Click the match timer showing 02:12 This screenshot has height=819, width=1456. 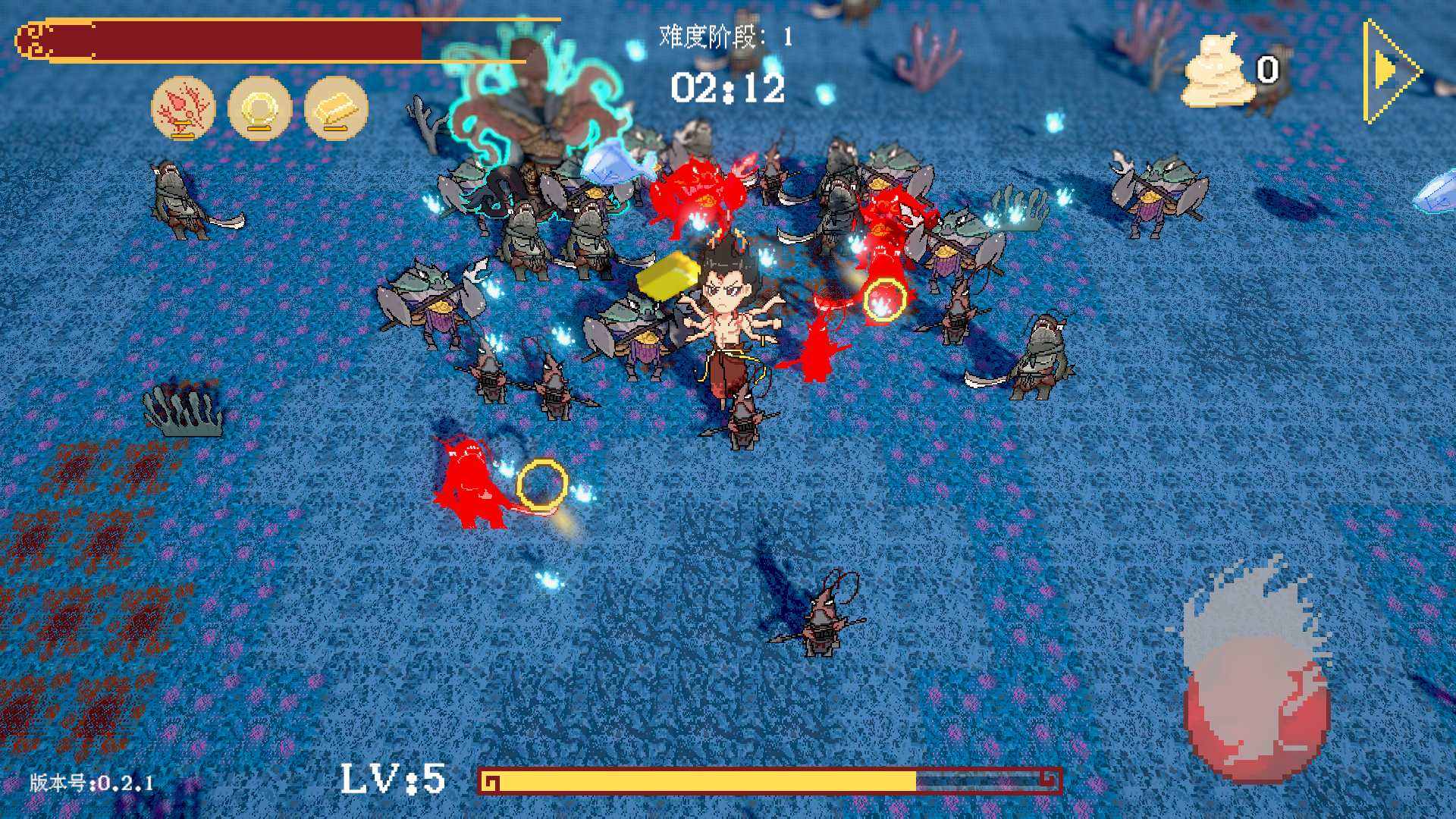[728, 87]
